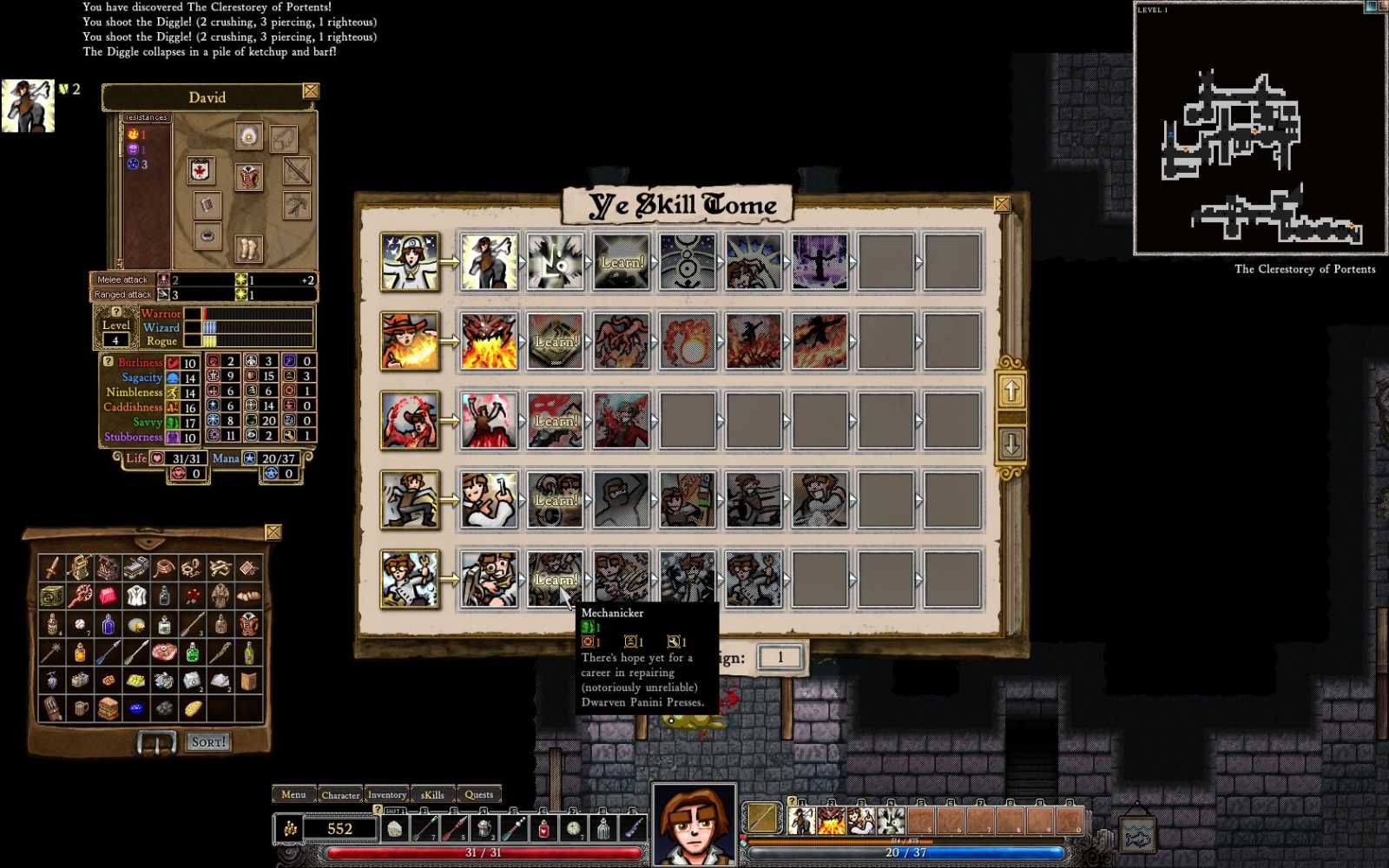Open the Character menu at the bottom
Screen dimensions: 1389x868
340,794
